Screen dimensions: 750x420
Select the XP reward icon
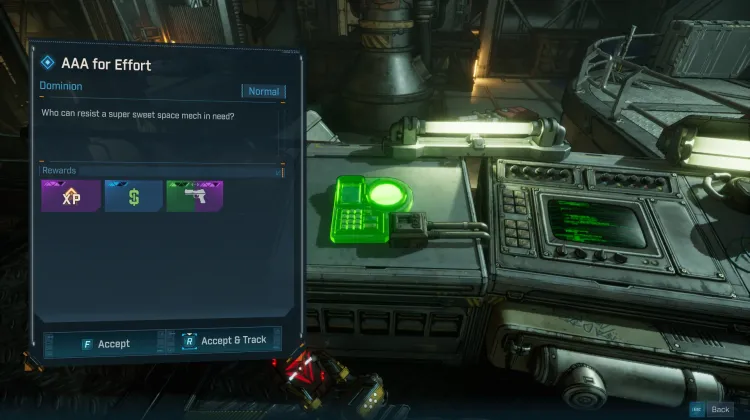point(70,197)
